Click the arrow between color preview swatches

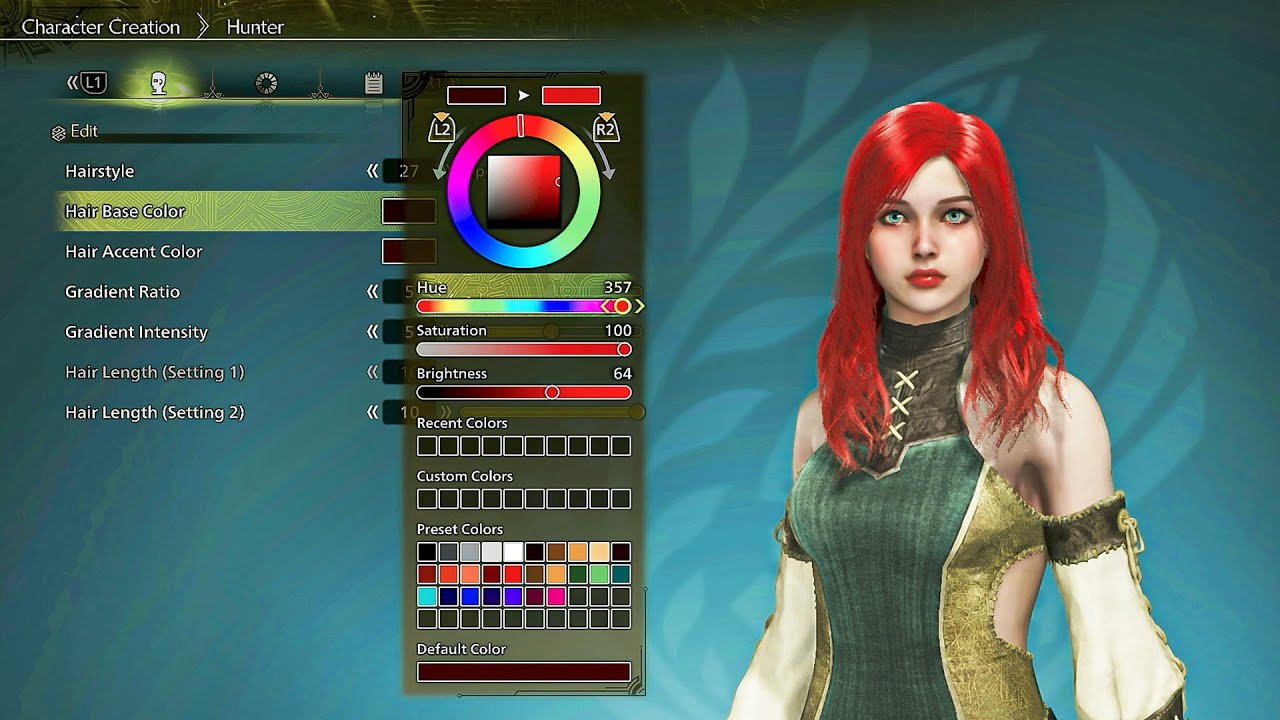[x=524, y=94]
